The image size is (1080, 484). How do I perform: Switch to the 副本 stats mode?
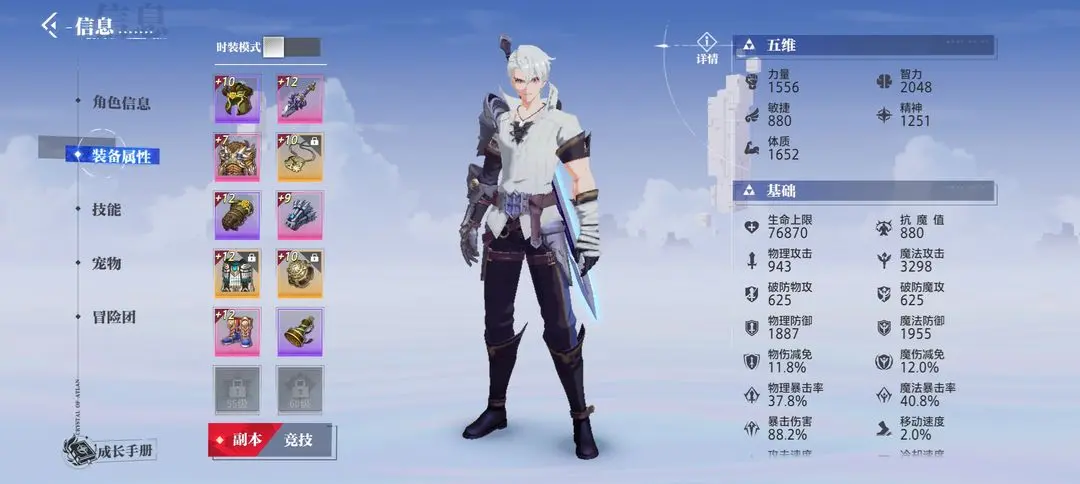click(x=239, y=440)
